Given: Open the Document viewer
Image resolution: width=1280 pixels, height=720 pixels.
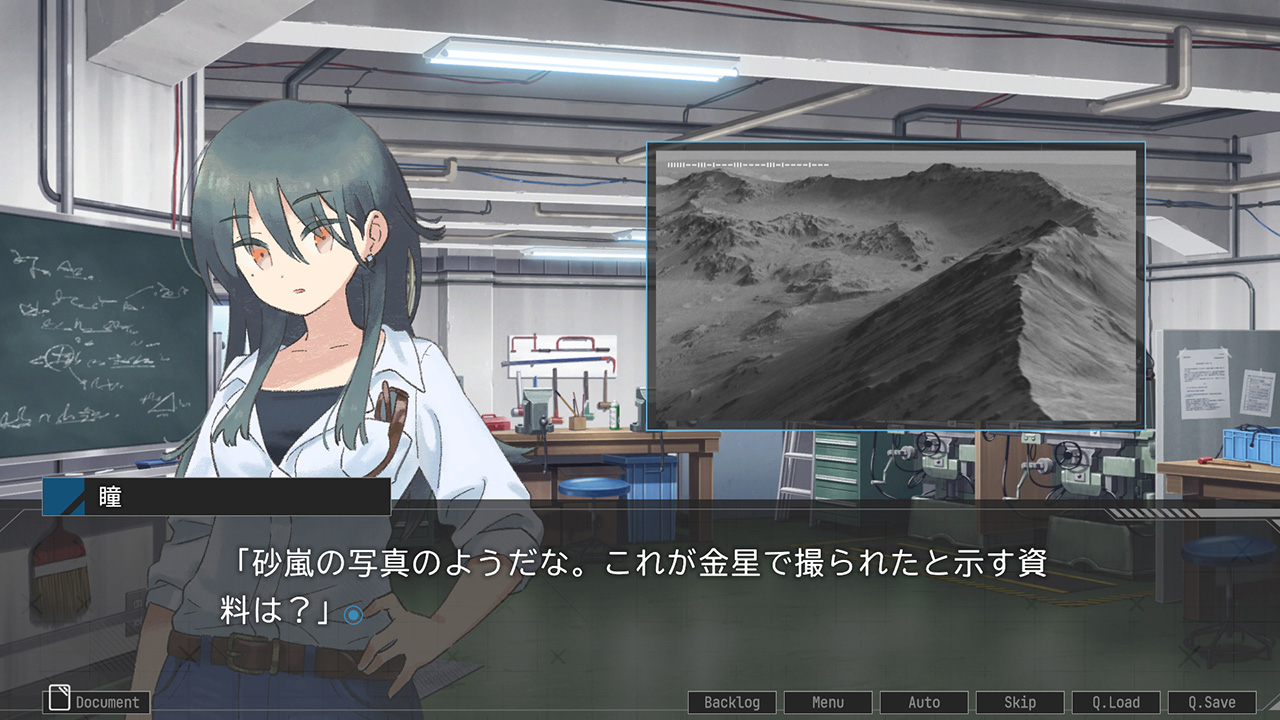Looking at the screenshot, I should (97, 702).
